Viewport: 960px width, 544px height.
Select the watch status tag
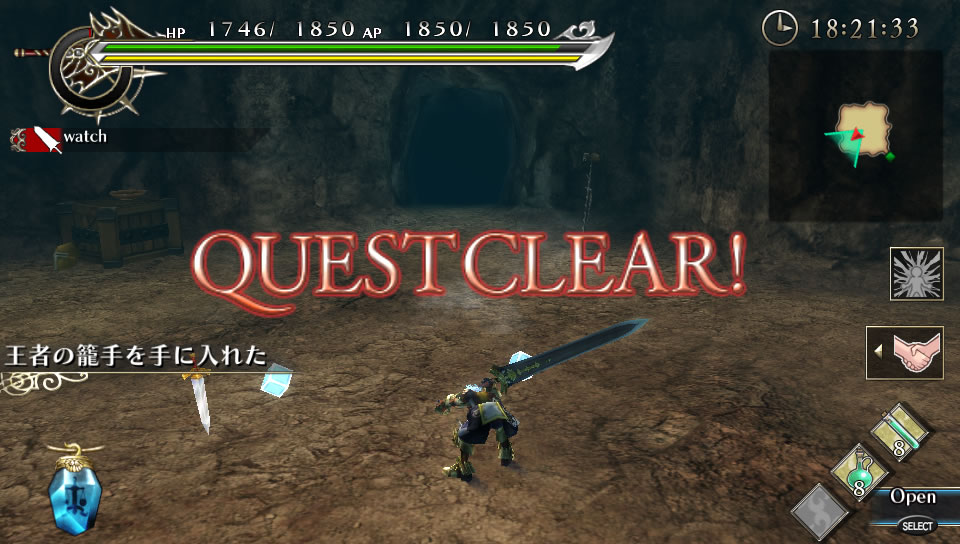coord(60,138)
